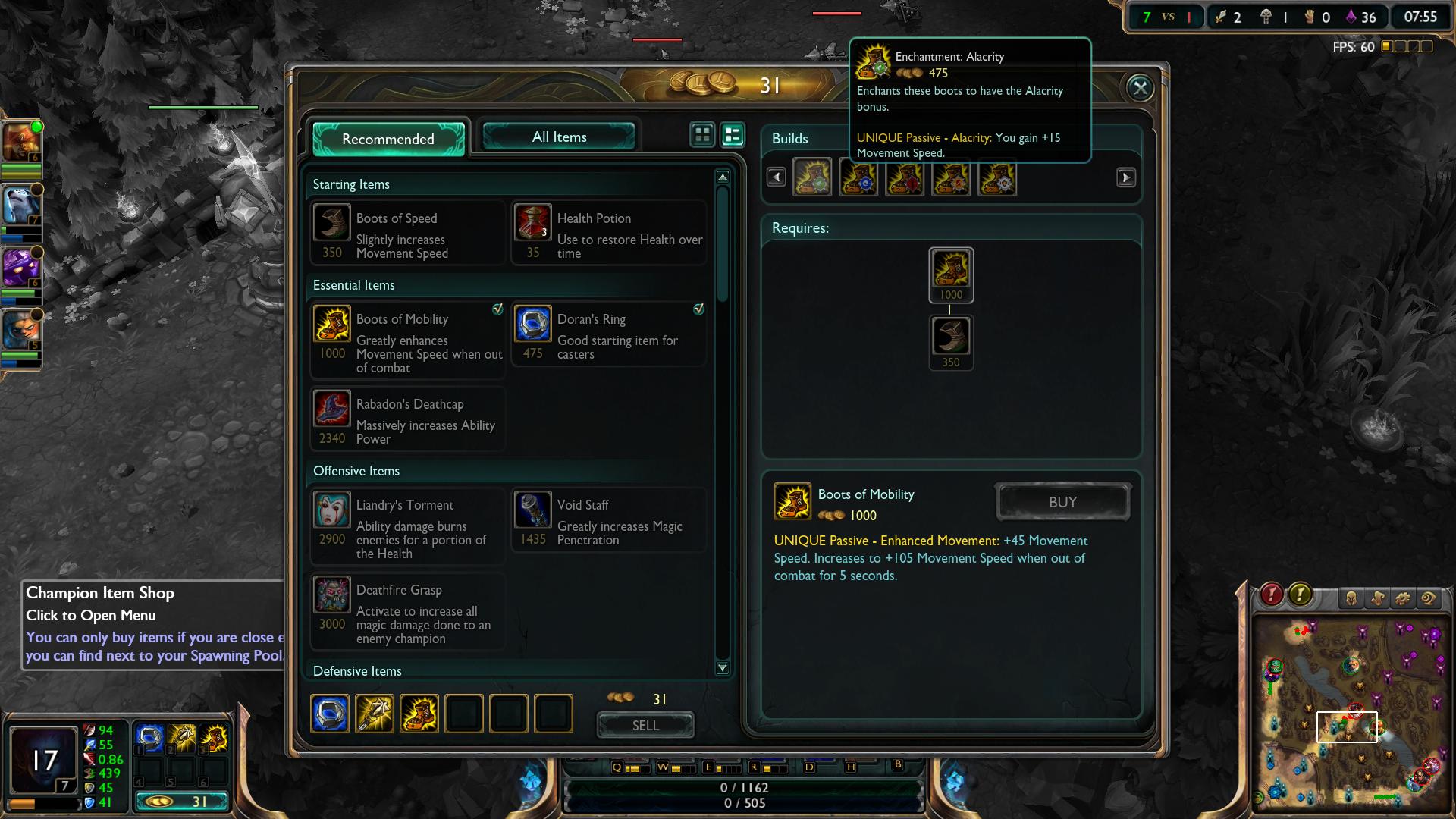Viewport: 1456px width, 819px height.
Task: Choose the Void Staff item
Action: tap(609, 519)
